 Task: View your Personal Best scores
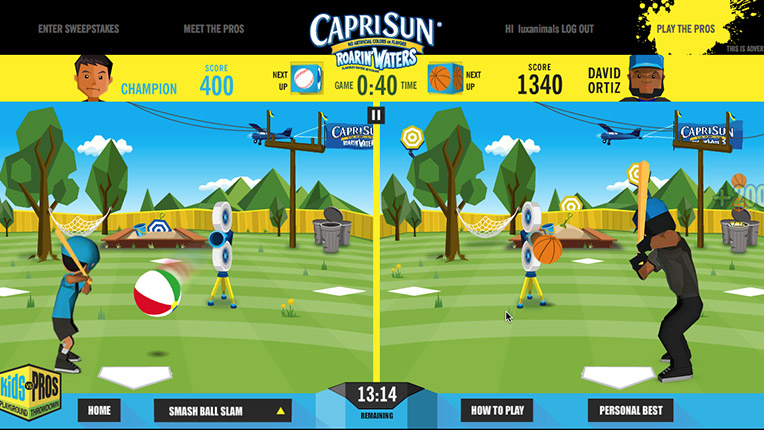[x=631, y=410]
